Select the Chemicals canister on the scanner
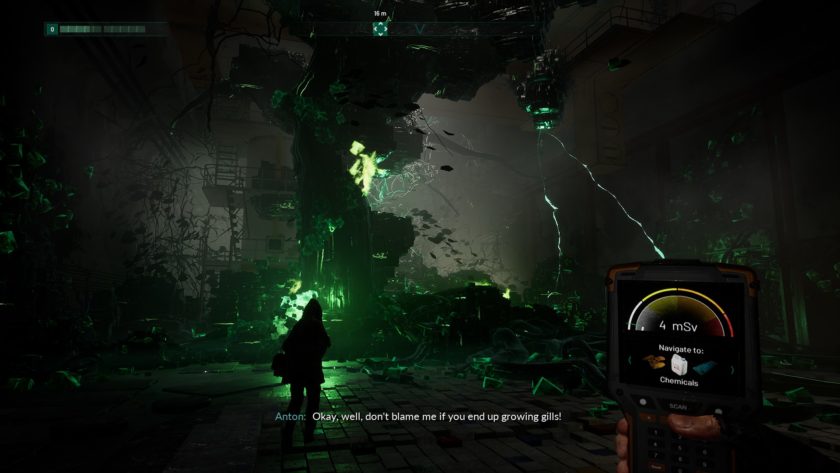The height and width of the screenshot is (473, 840). pos(680,364)
